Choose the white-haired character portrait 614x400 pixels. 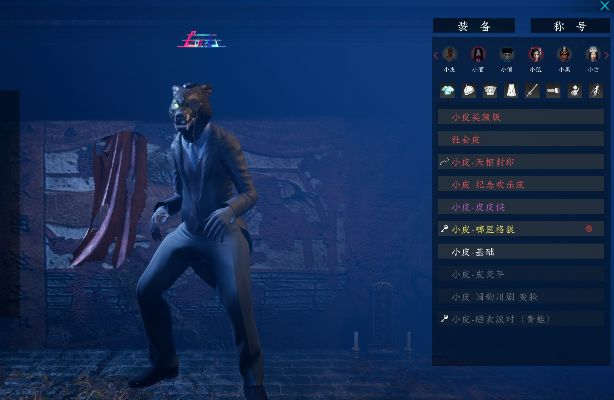tap(594, 54)
